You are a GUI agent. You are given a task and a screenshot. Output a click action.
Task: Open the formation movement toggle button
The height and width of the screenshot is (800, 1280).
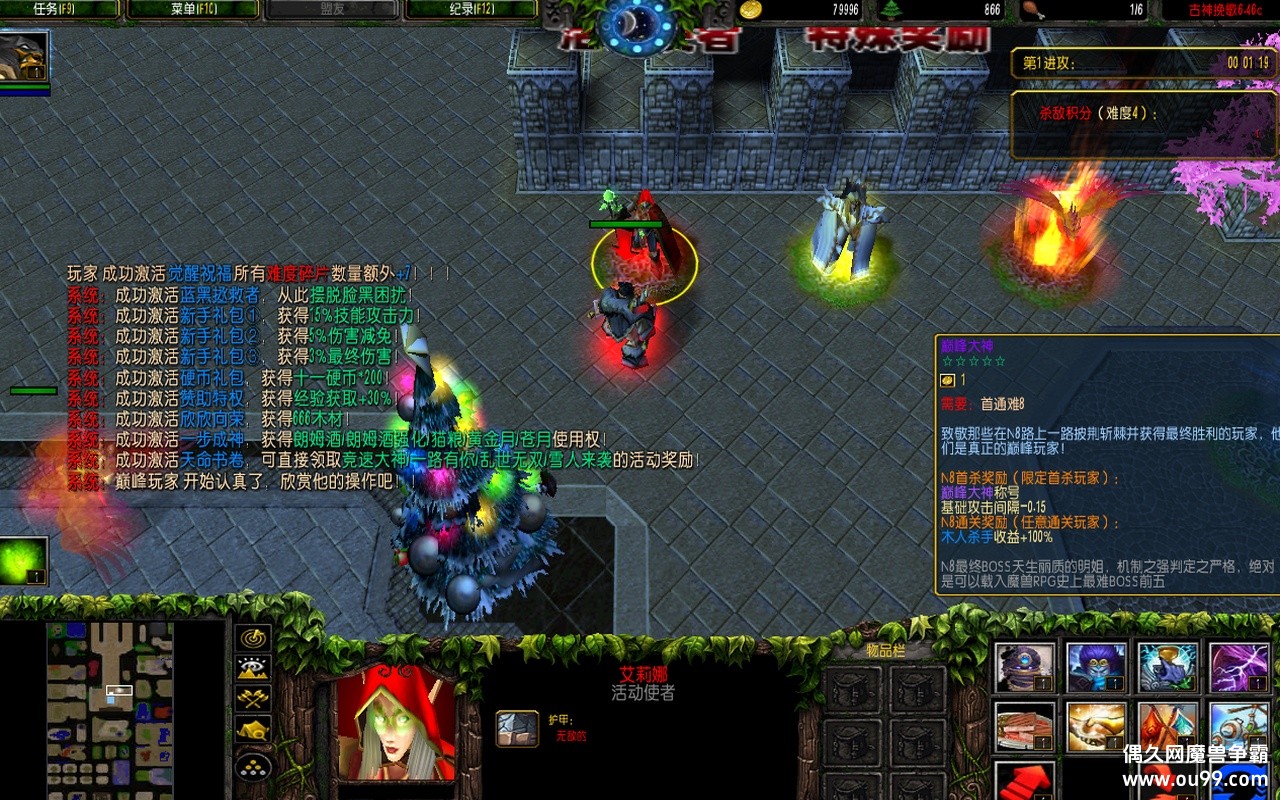click(253, 767)
